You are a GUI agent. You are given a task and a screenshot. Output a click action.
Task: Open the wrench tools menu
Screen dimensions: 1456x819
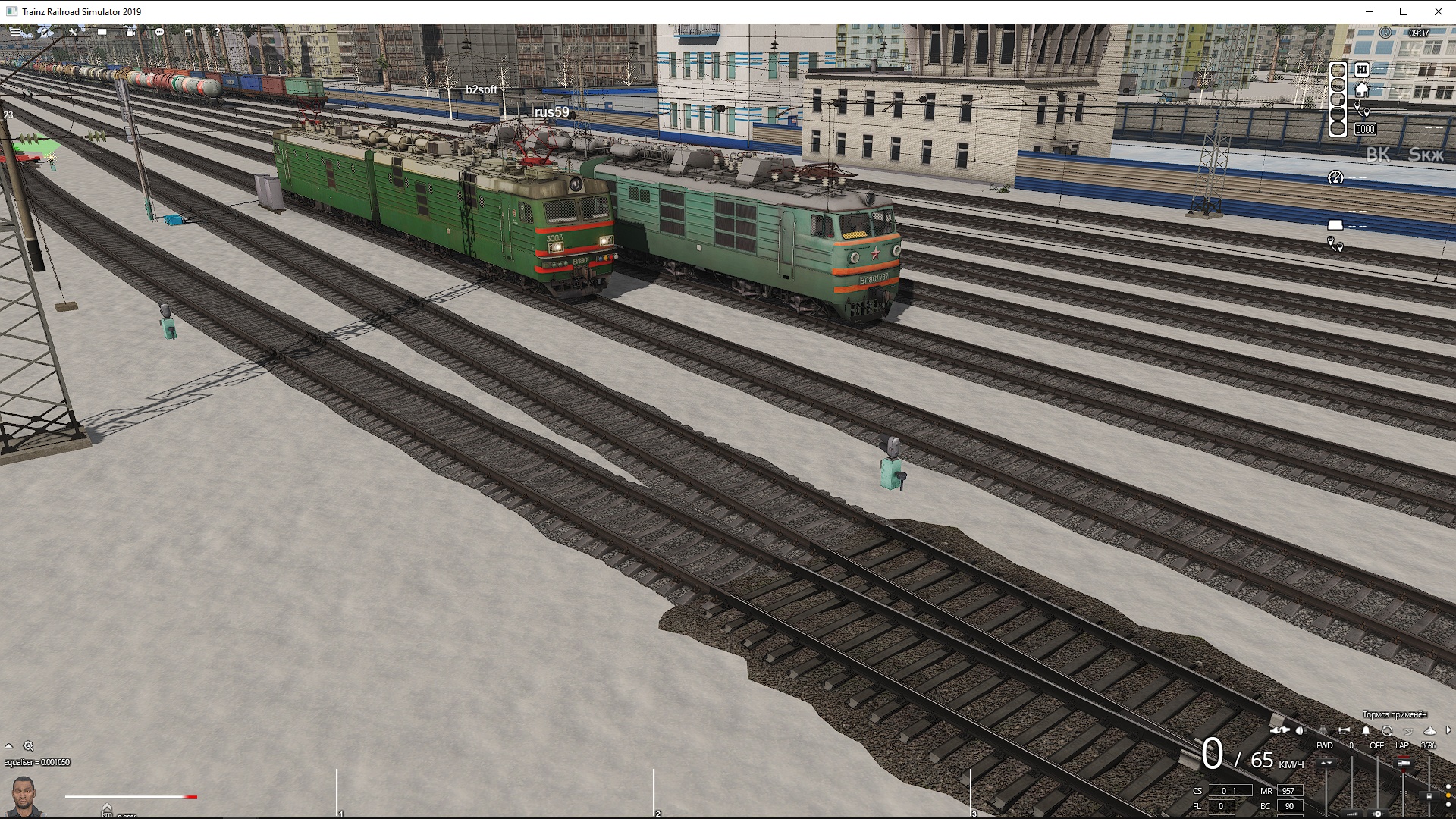pyautogui.click(x=74, y=33)
